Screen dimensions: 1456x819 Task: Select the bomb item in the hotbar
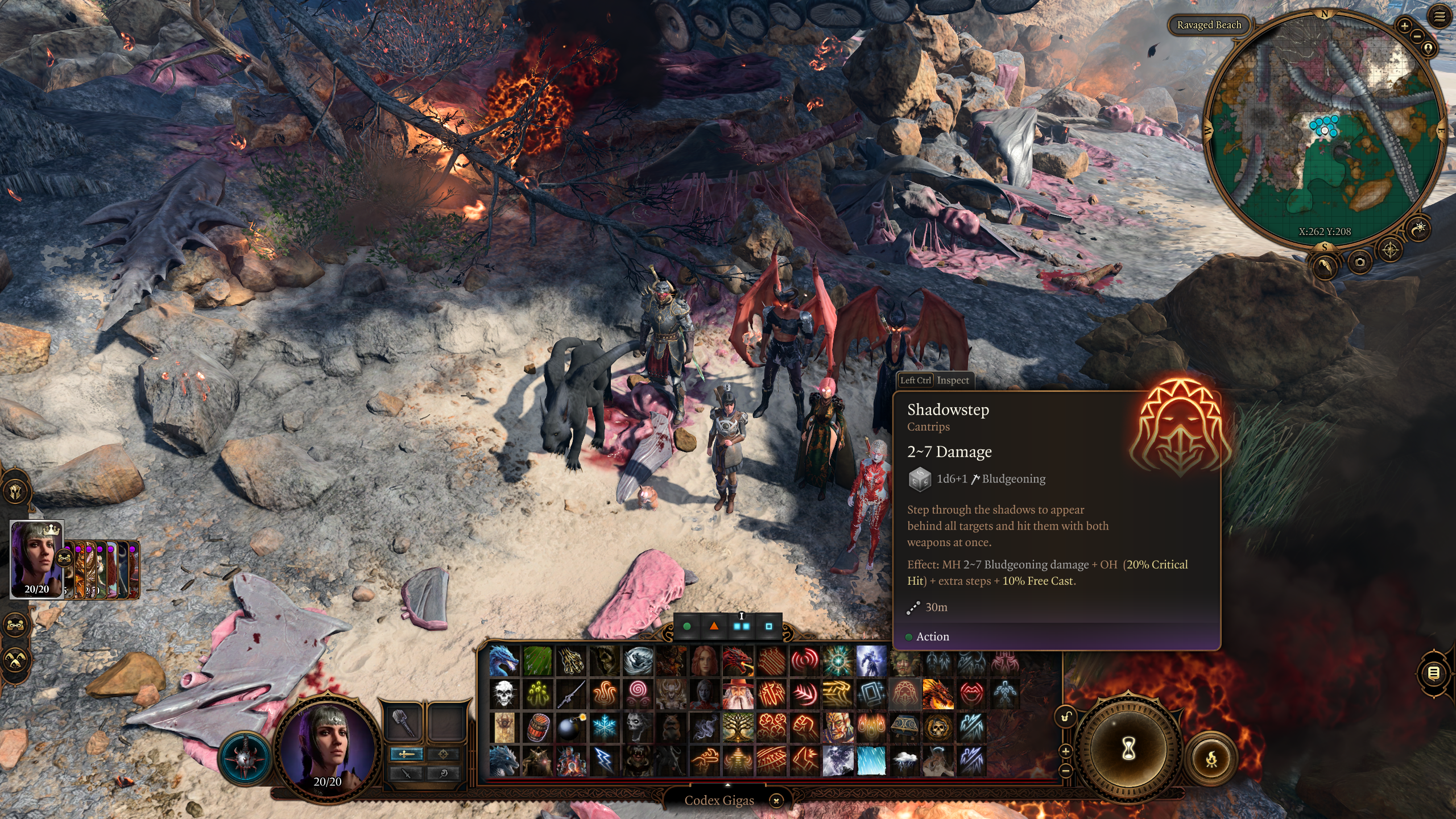[570, 727]
